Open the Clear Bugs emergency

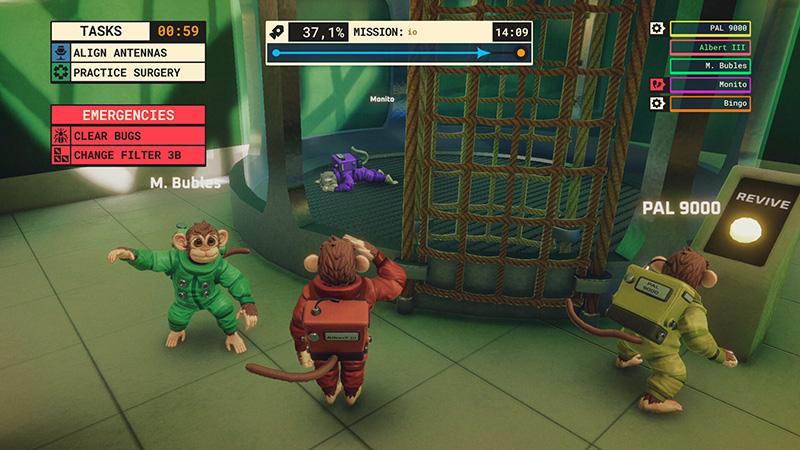128,136
